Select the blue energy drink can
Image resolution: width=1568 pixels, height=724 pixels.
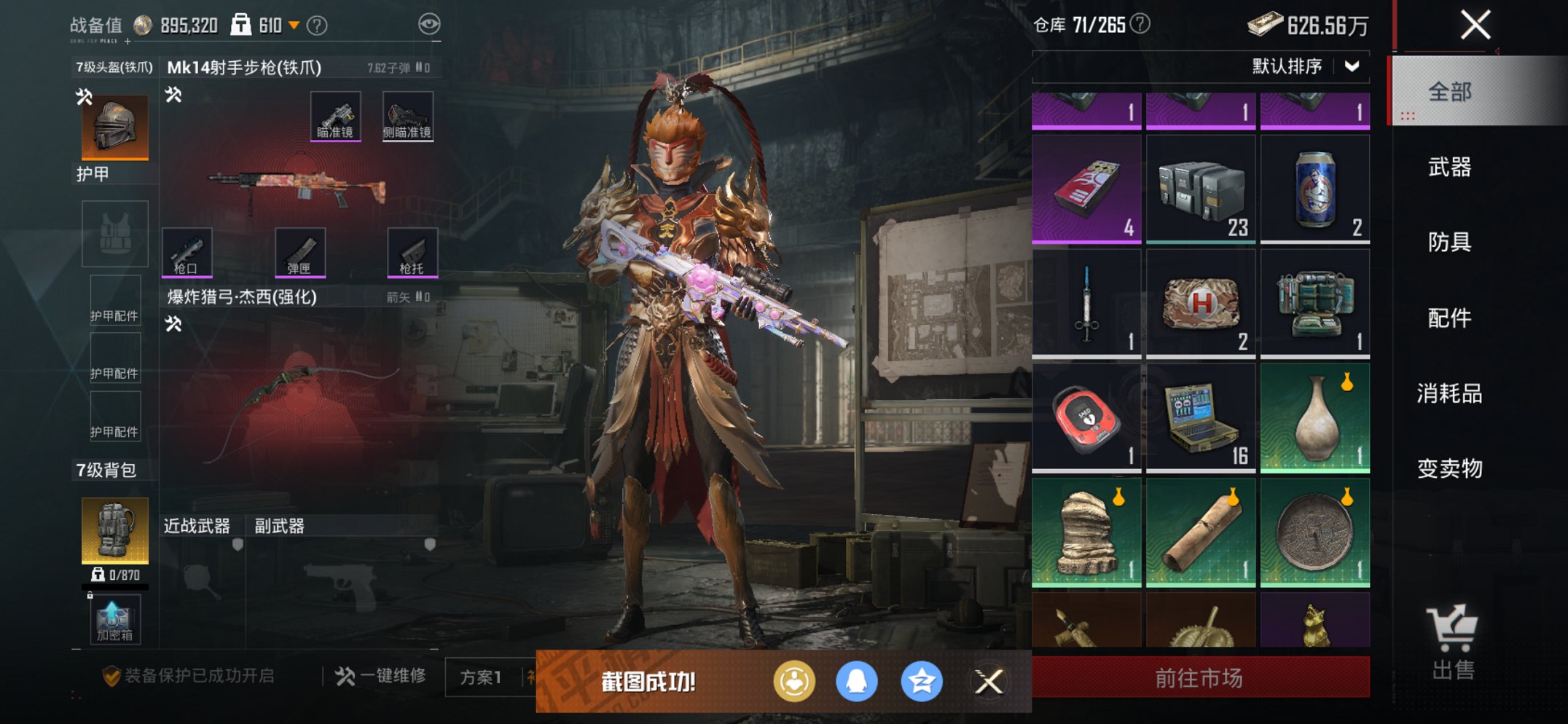coord(1315,189)
